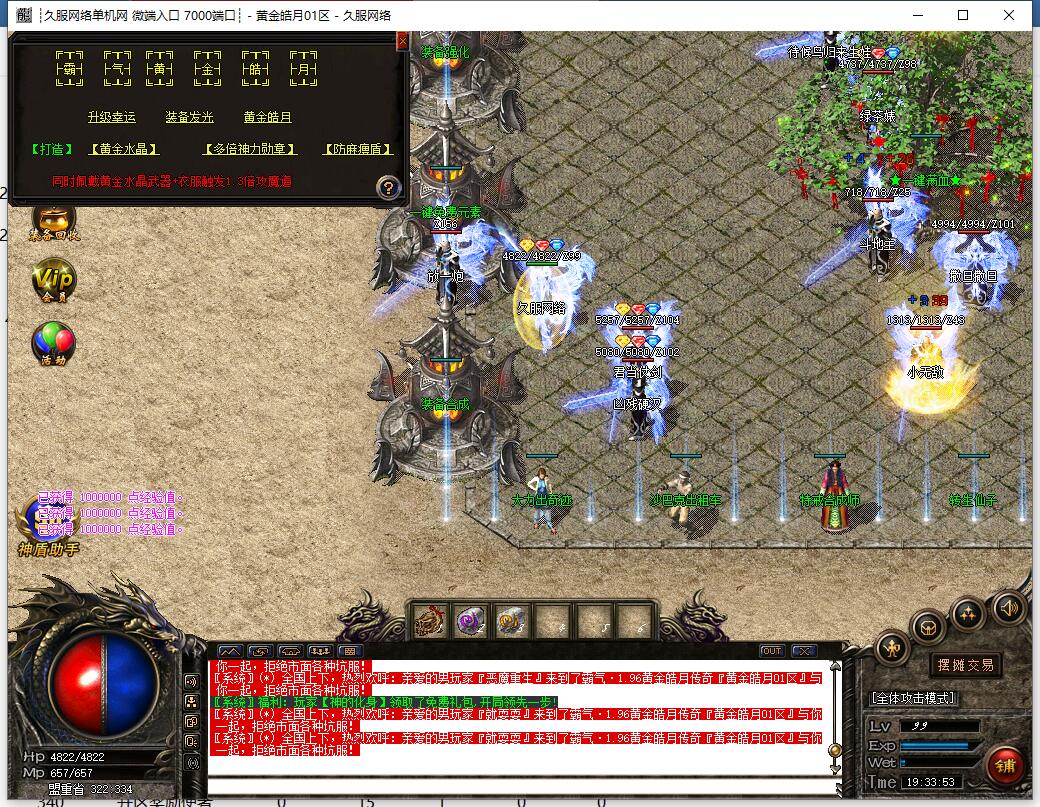This screenshot has height=807, width=1040.
Task: Open the 摆摊交易 stall trade button
Action: click(x=966, y=665)
